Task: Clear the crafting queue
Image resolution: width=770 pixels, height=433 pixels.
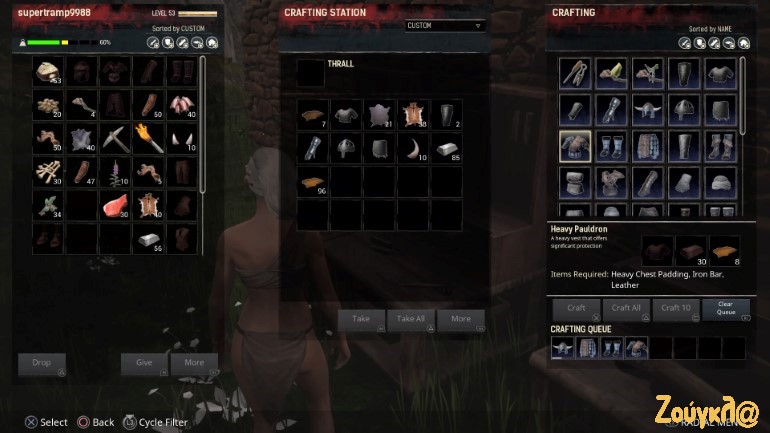Action: pyautogui.click(x=726, y=309)
